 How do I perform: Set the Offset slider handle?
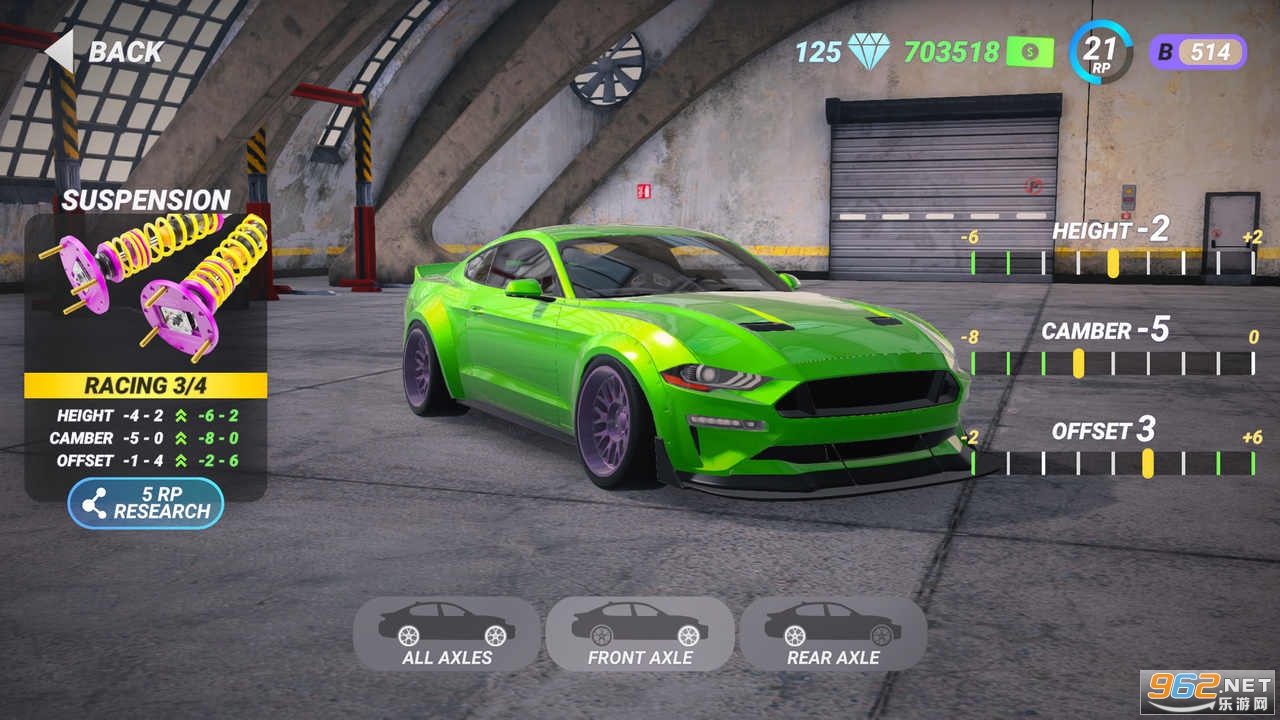(1148, 463)
